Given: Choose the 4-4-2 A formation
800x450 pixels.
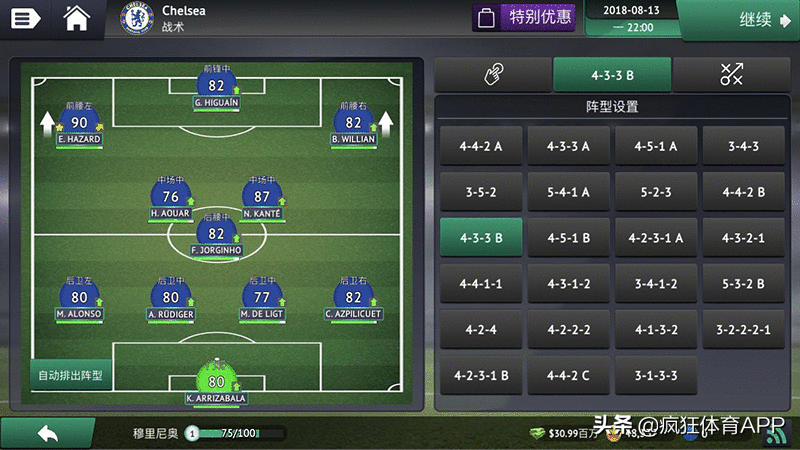Looking at the screenshot, I should 481,146.
